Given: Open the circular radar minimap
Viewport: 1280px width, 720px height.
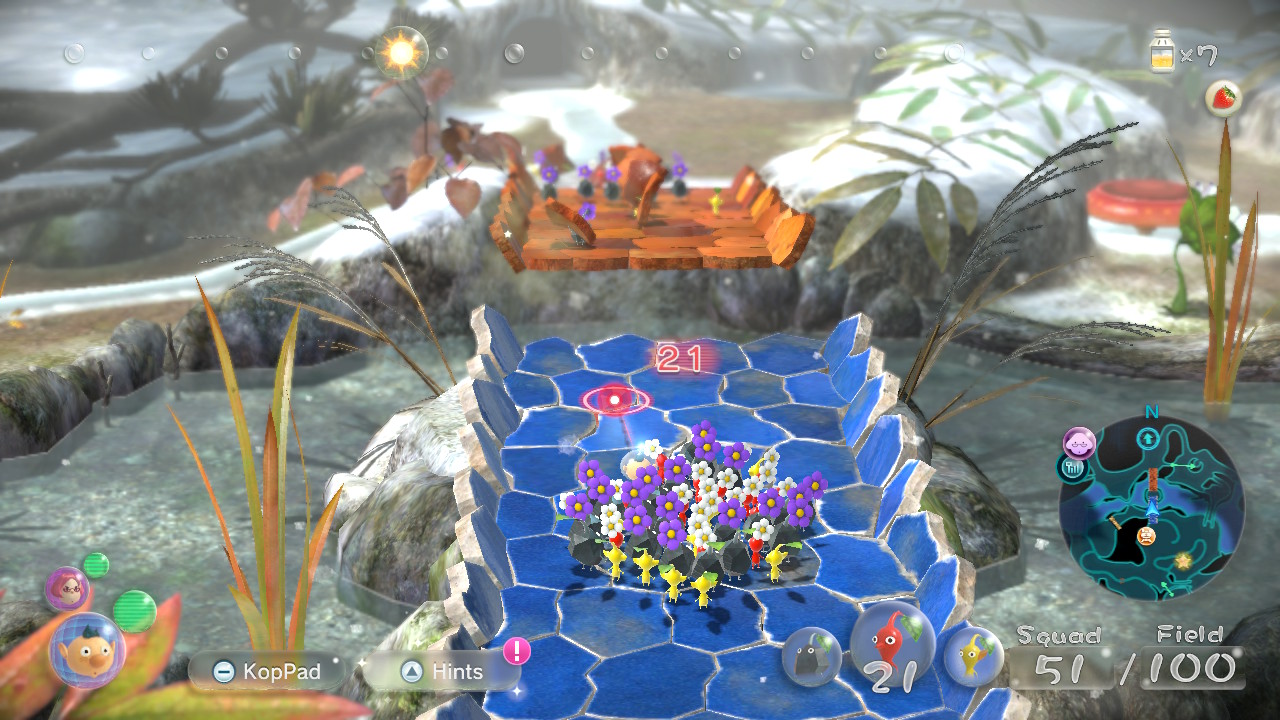Looking at the screenshot, I should click(x=1151, y=508).
